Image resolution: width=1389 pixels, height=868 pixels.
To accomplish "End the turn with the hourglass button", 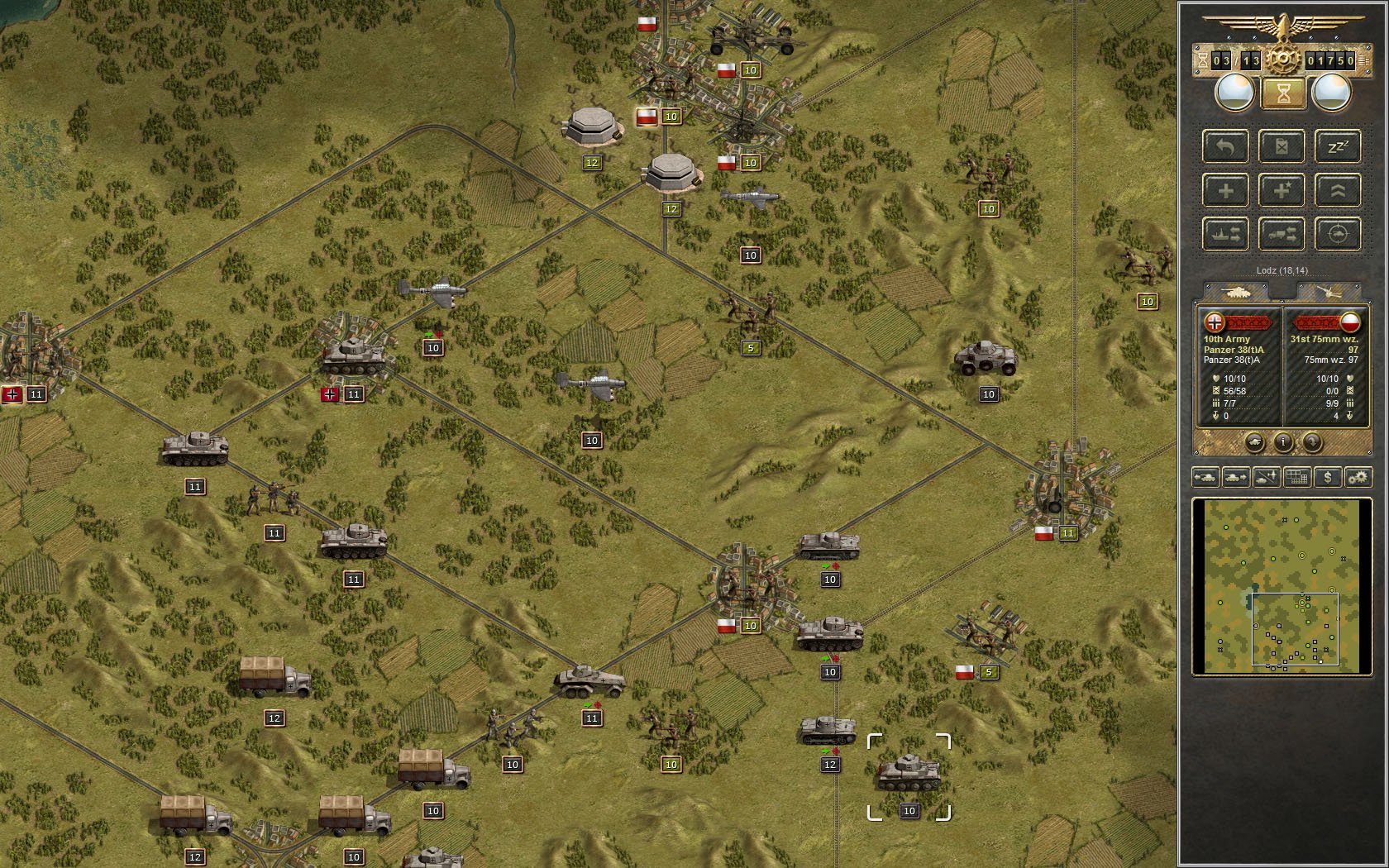I will click(1282, 93).
